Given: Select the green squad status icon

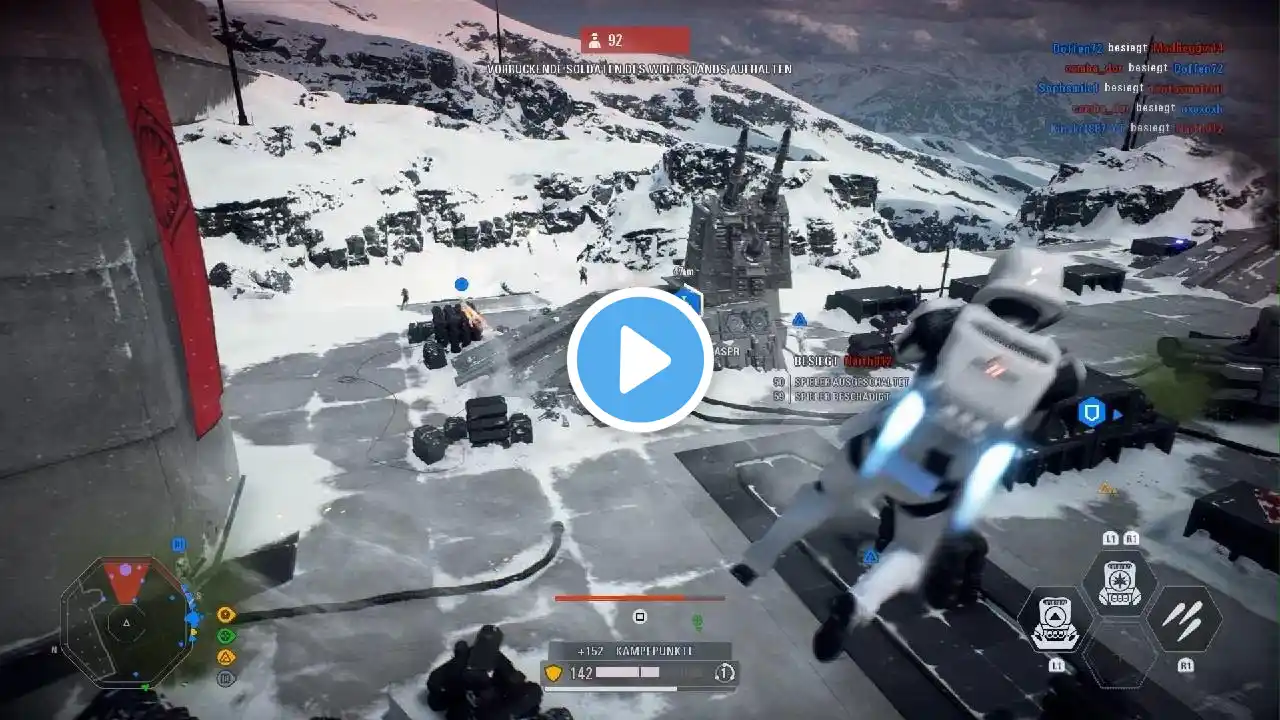Looking at the screenshot, I should click(x=226, y=635).
